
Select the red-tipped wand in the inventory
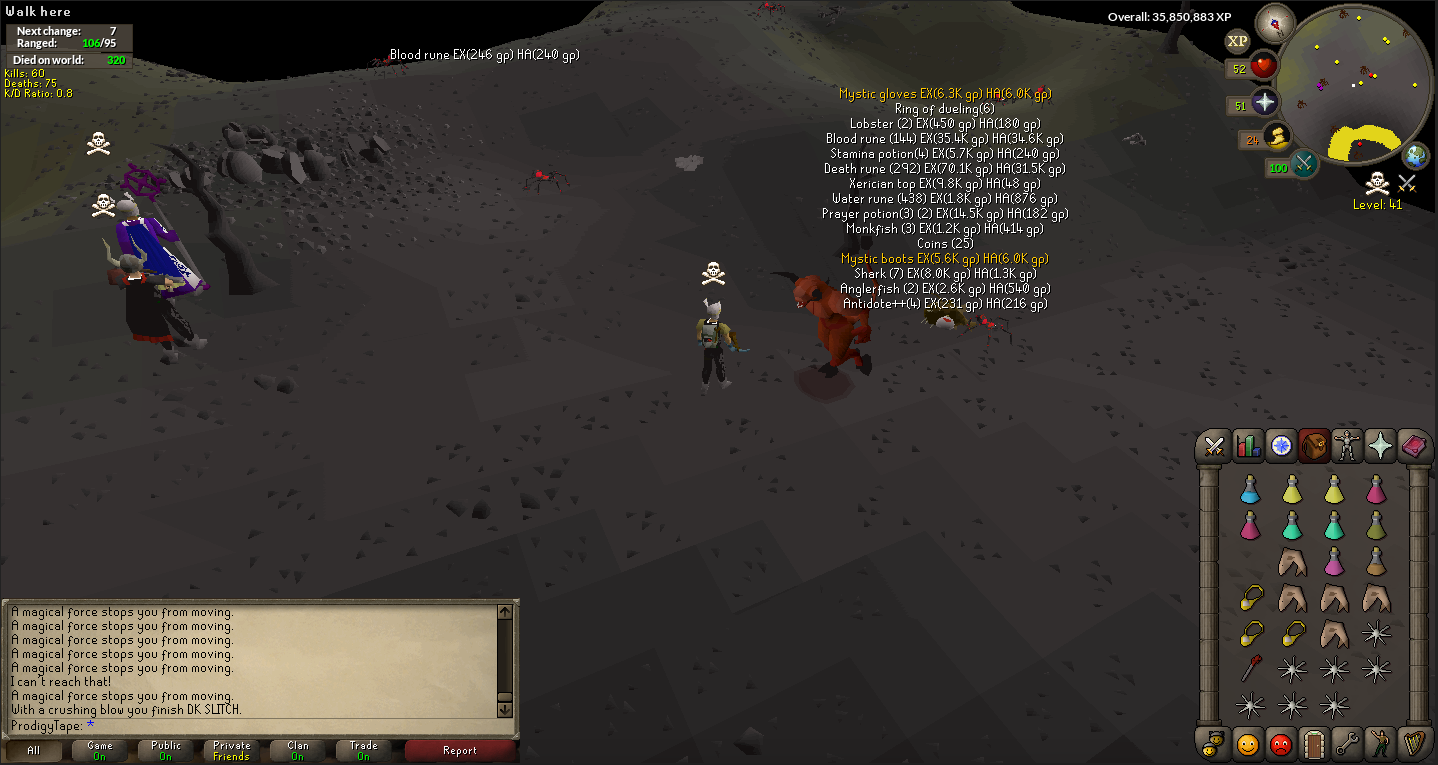(x=1250, y=668)
